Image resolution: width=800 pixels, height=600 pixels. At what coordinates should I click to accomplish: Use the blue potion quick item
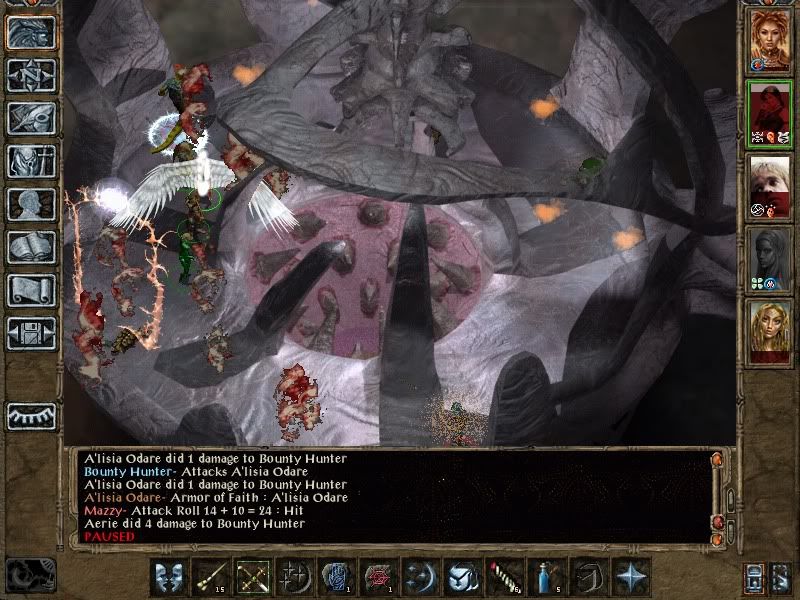(544, 578)
